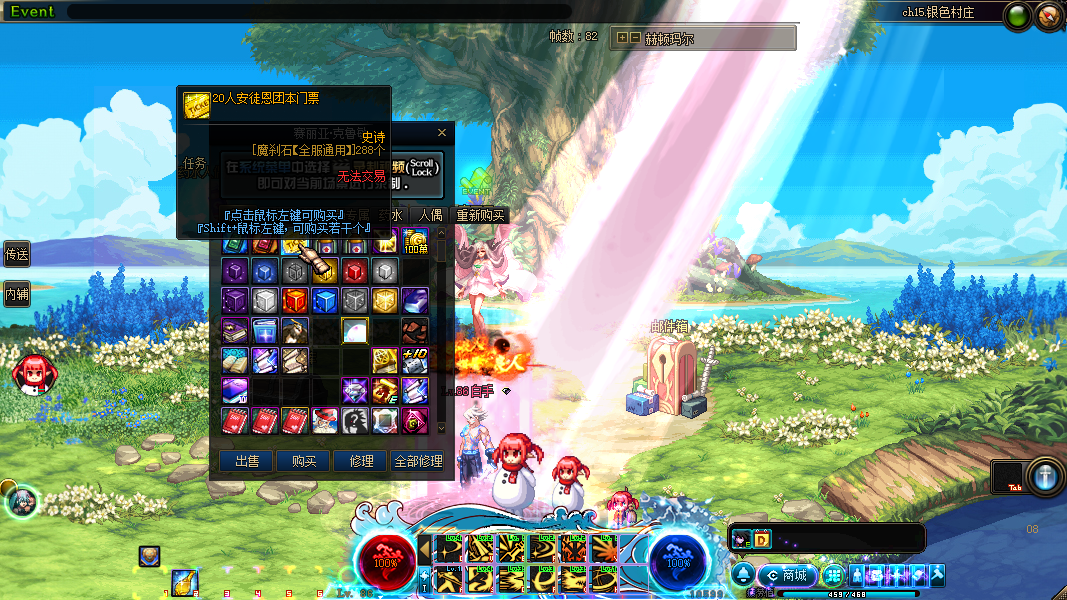
Task: Select the 修理 (repair) button
Action: pyautogui.click(x=361, y=461)
